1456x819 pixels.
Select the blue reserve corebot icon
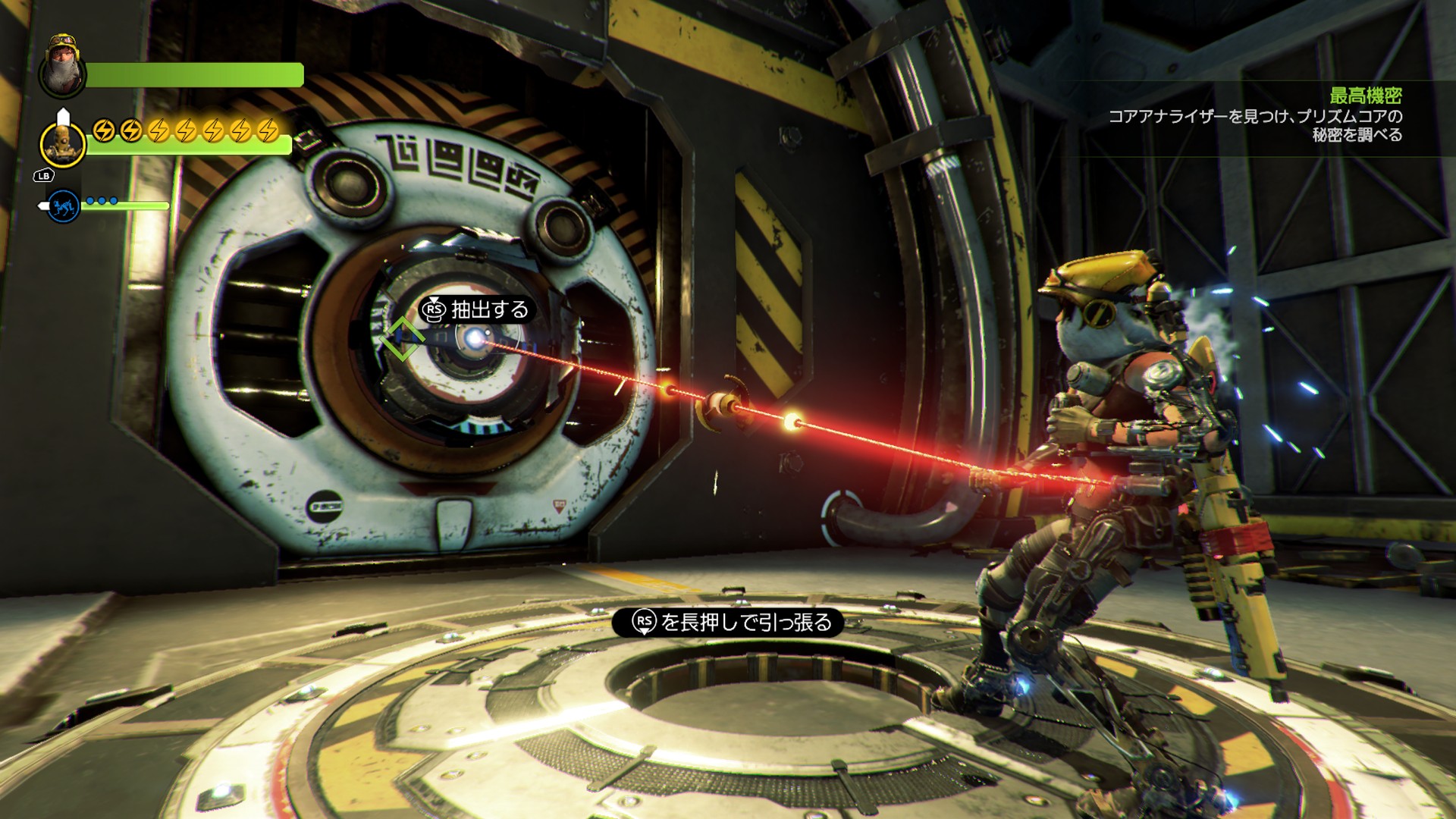click(64, 206)
